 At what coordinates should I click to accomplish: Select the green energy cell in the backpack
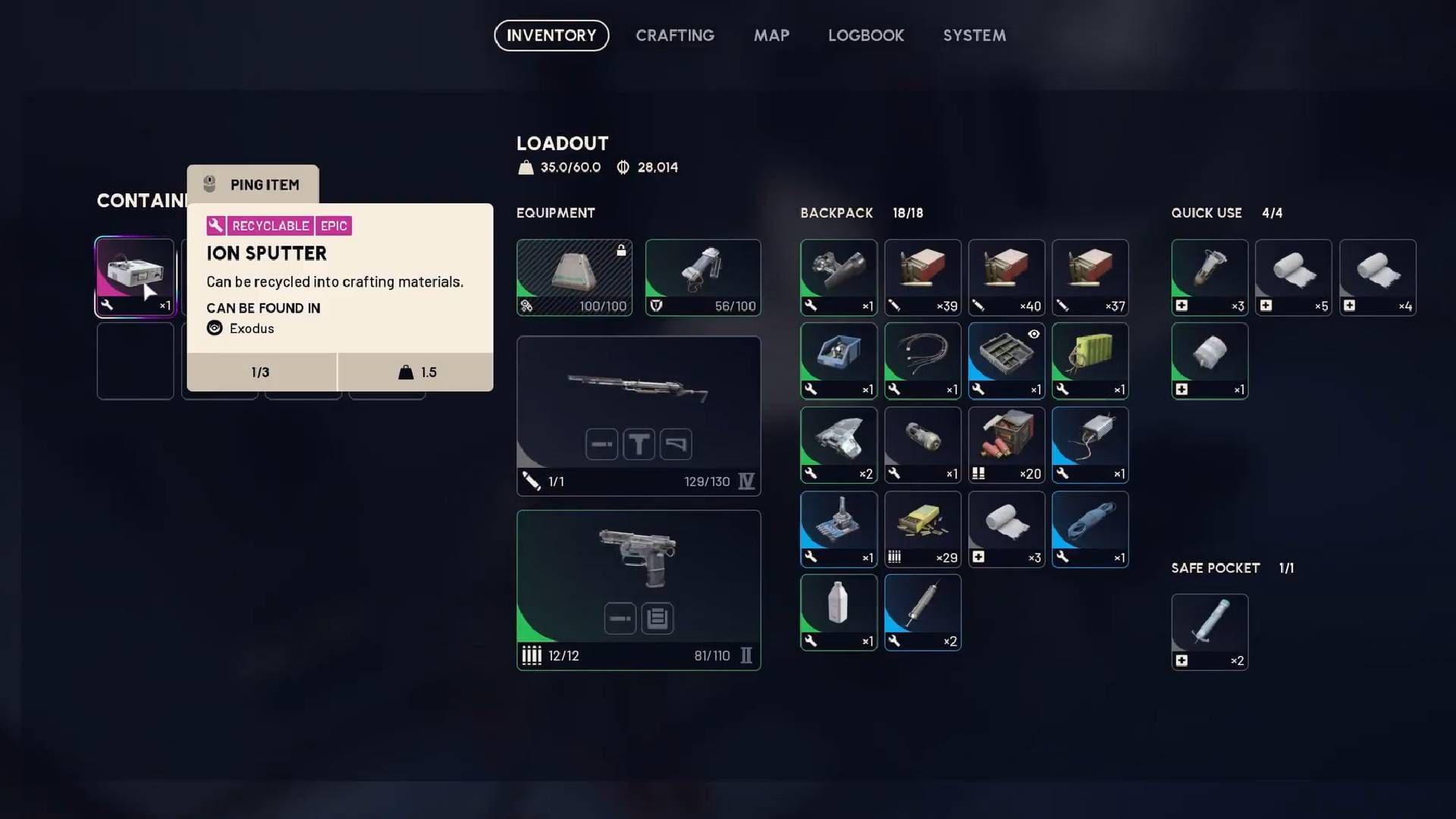[1090, 361]
